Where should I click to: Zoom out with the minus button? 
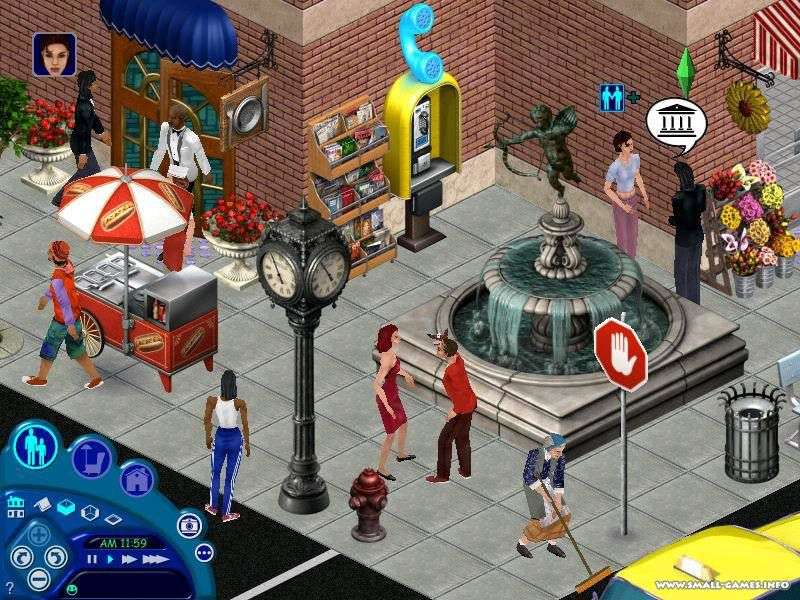point(39,579)
